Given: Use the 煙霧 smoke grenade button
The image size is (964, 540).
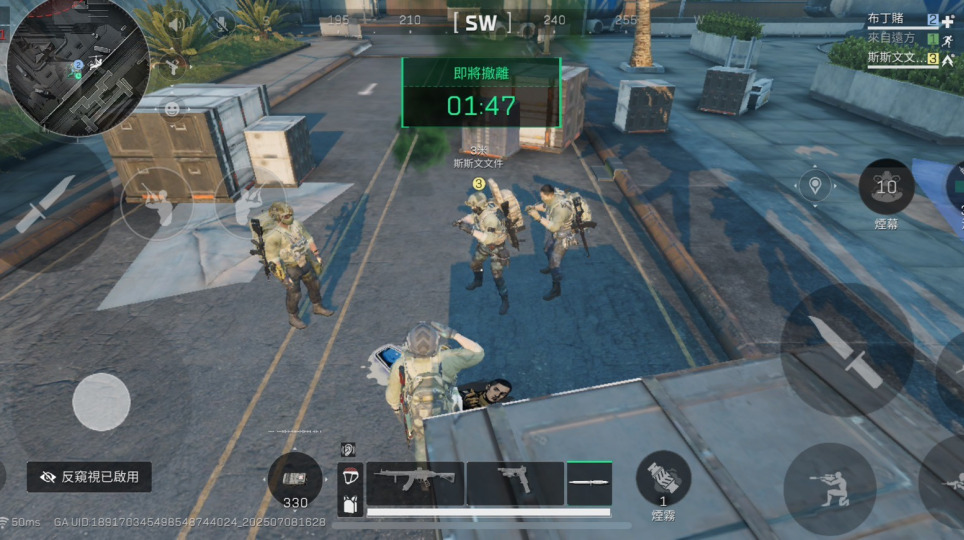Looking at the screenshot, I should [663, 478].
